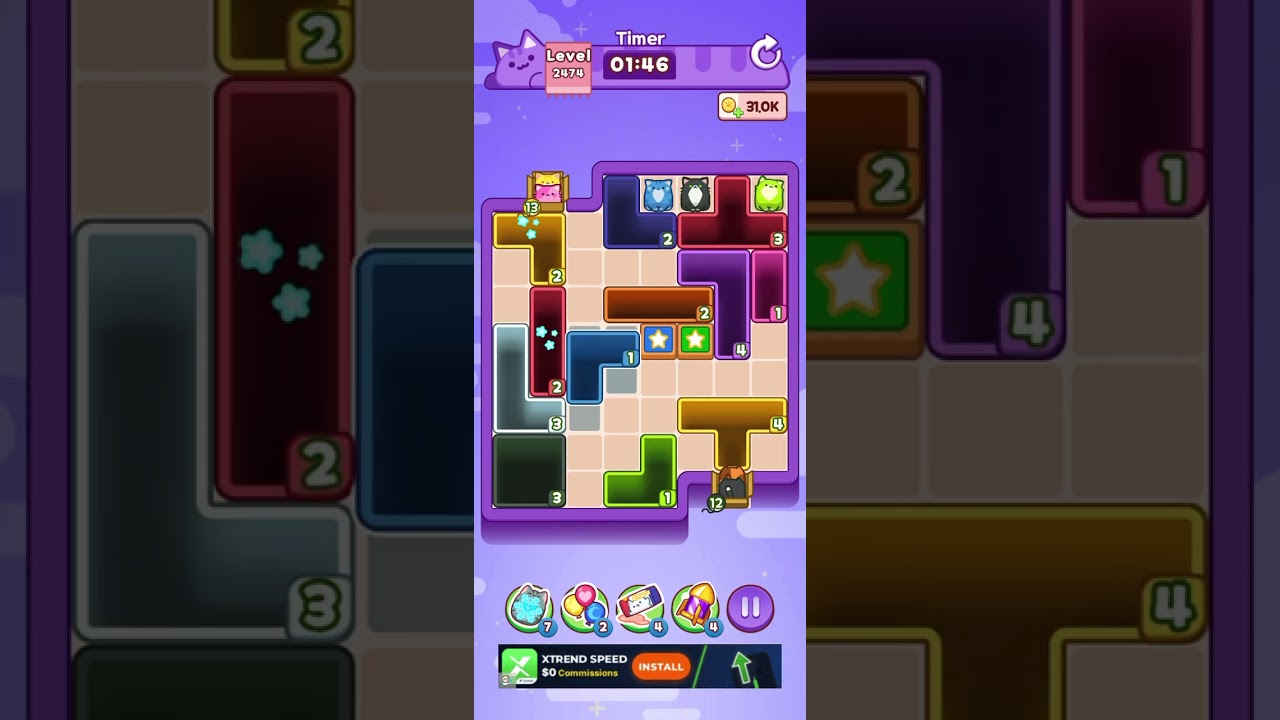
Task: Activate the ice freeze booster
Action: (x=530, y=605)
